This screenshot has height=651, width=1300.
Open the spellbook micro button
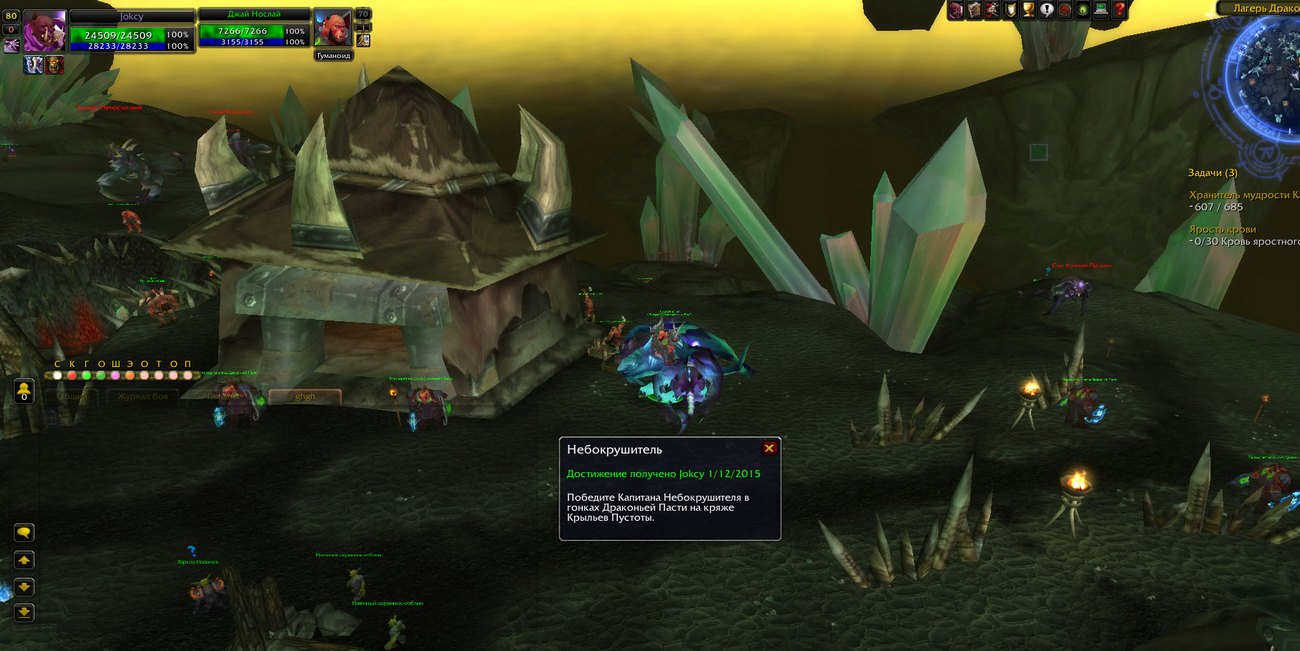point(973,10)
